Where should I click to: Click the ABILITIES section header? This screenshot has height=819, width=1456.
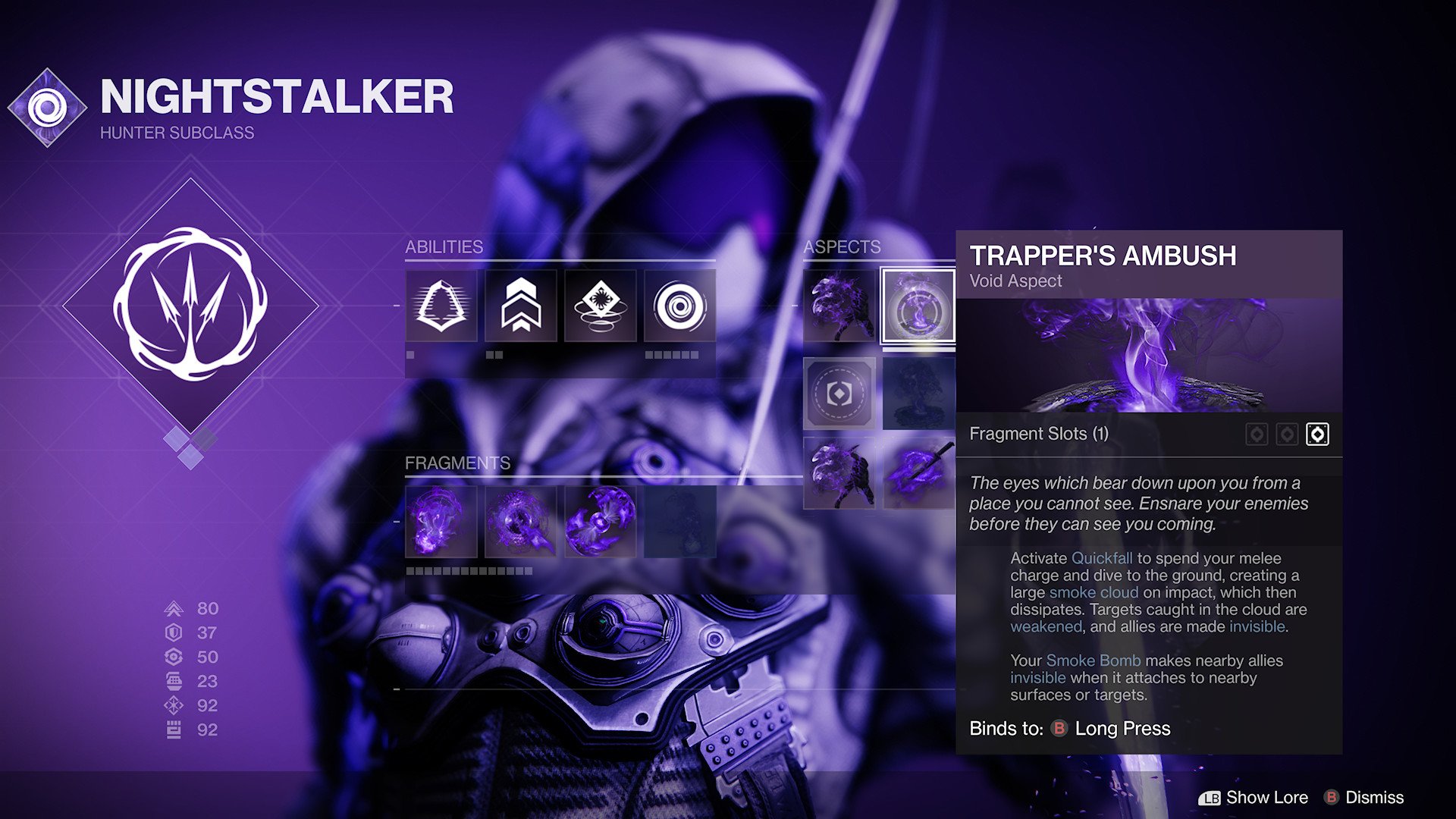click(x=445, y=247)
